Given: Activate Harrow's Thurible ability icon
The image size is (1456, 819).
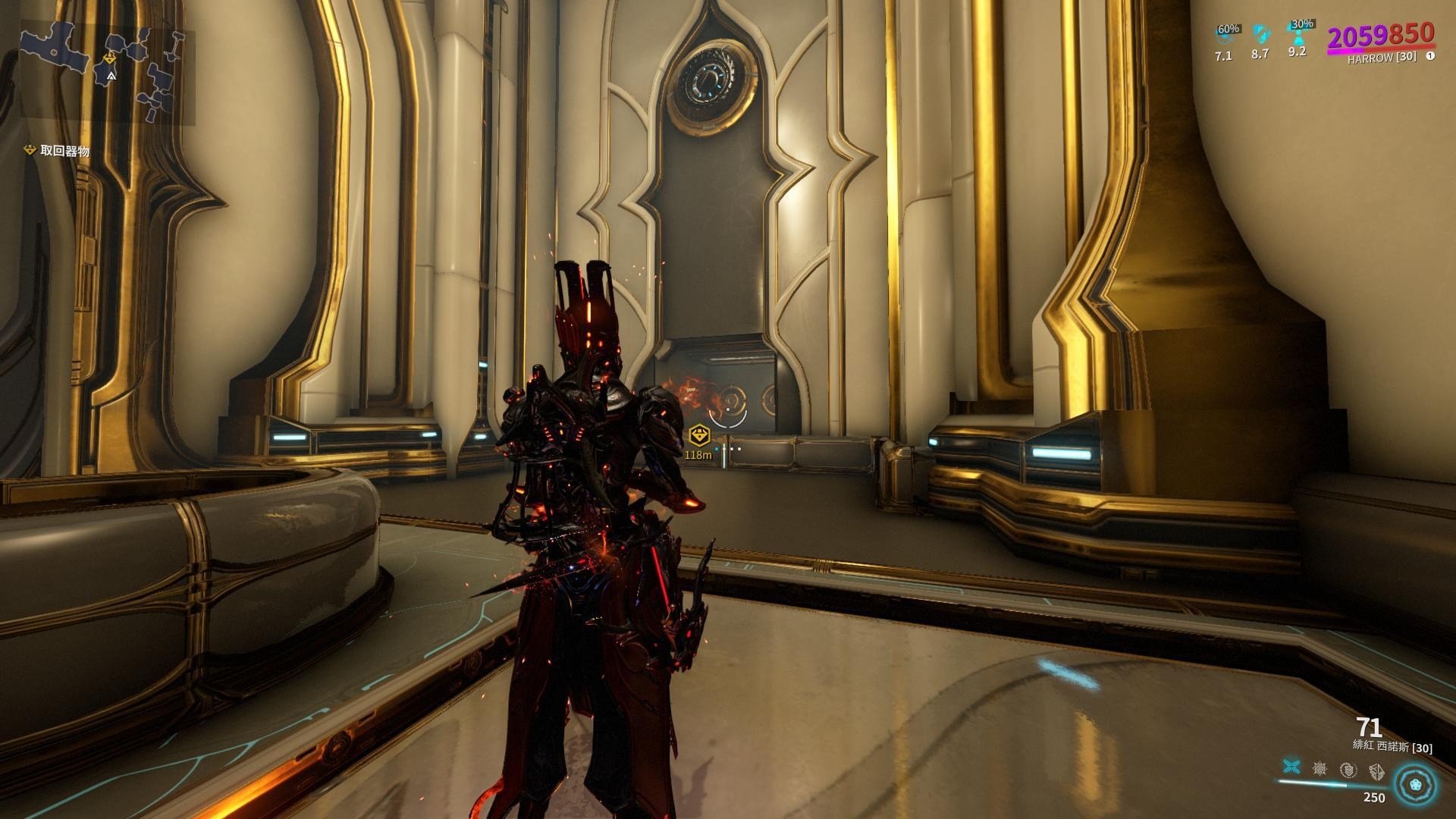Looking at the screenshot, I should click(1348, 770).
